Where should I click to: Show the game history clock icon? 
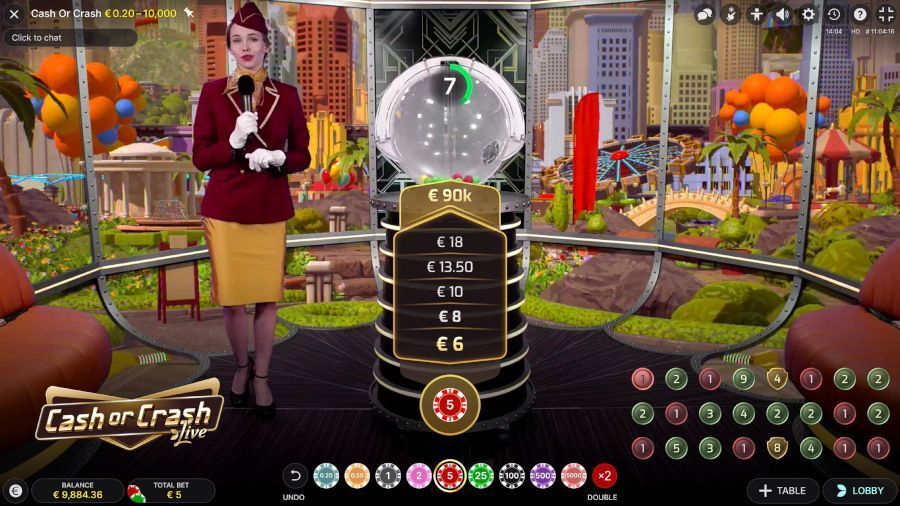tap(834, 14)
